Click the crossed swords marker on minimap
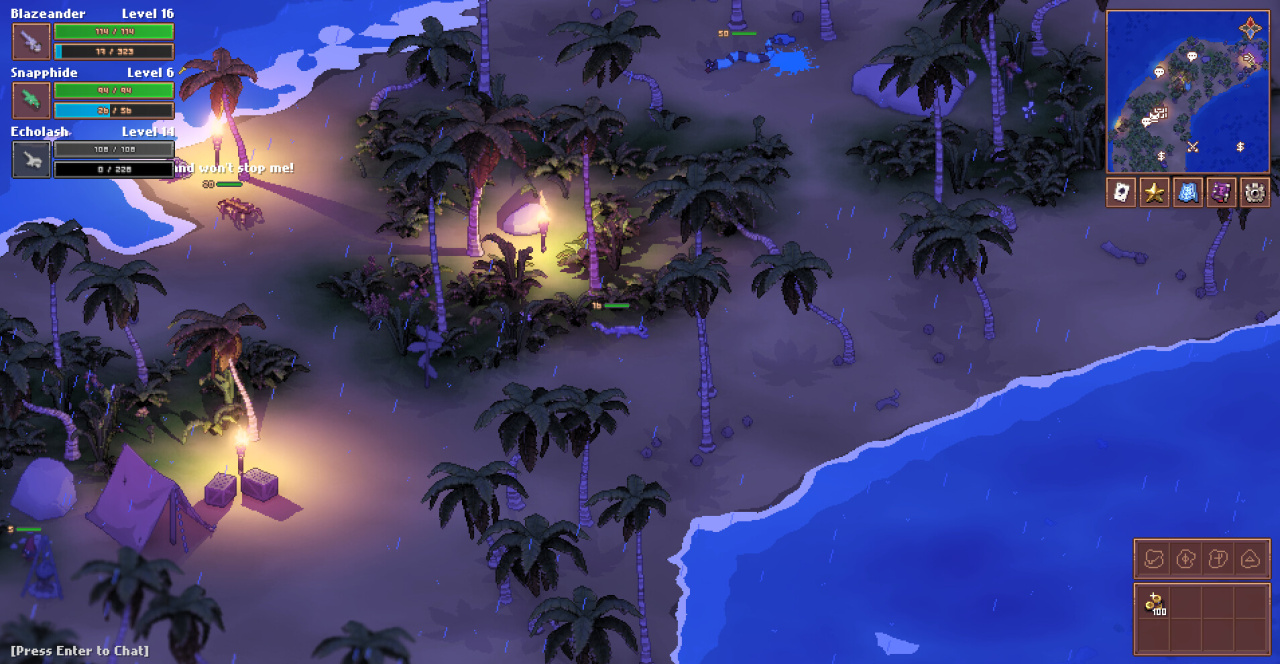 [1192, 147]
